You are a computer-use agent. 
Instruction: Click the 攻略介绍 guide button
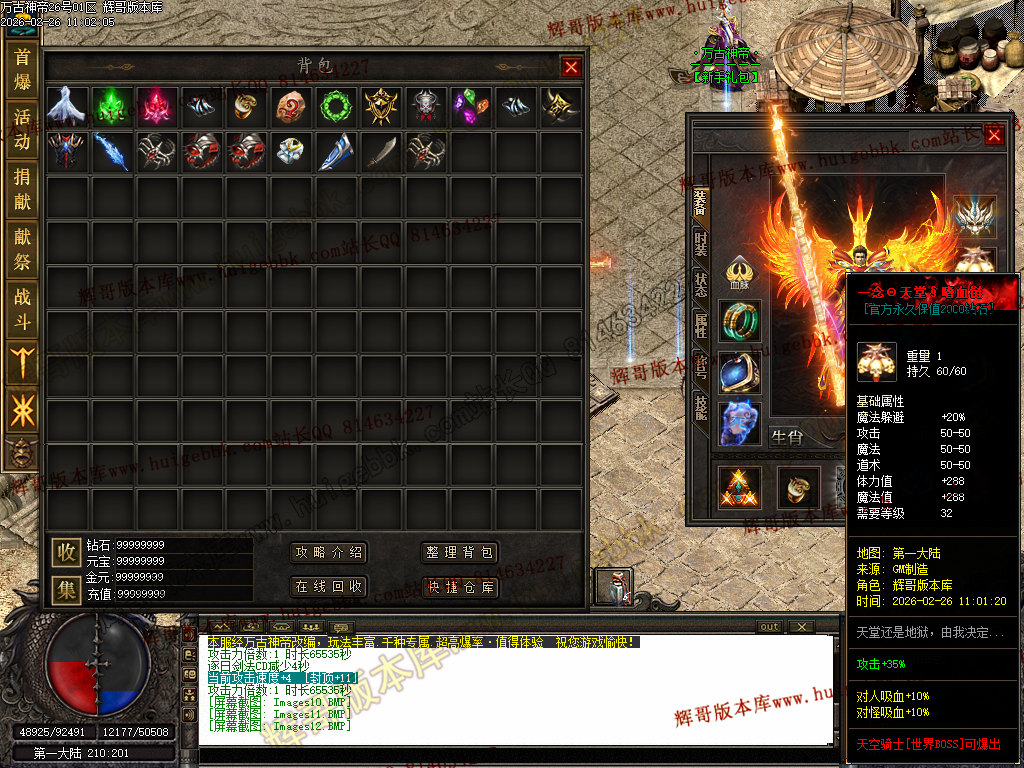pos(329,553)
